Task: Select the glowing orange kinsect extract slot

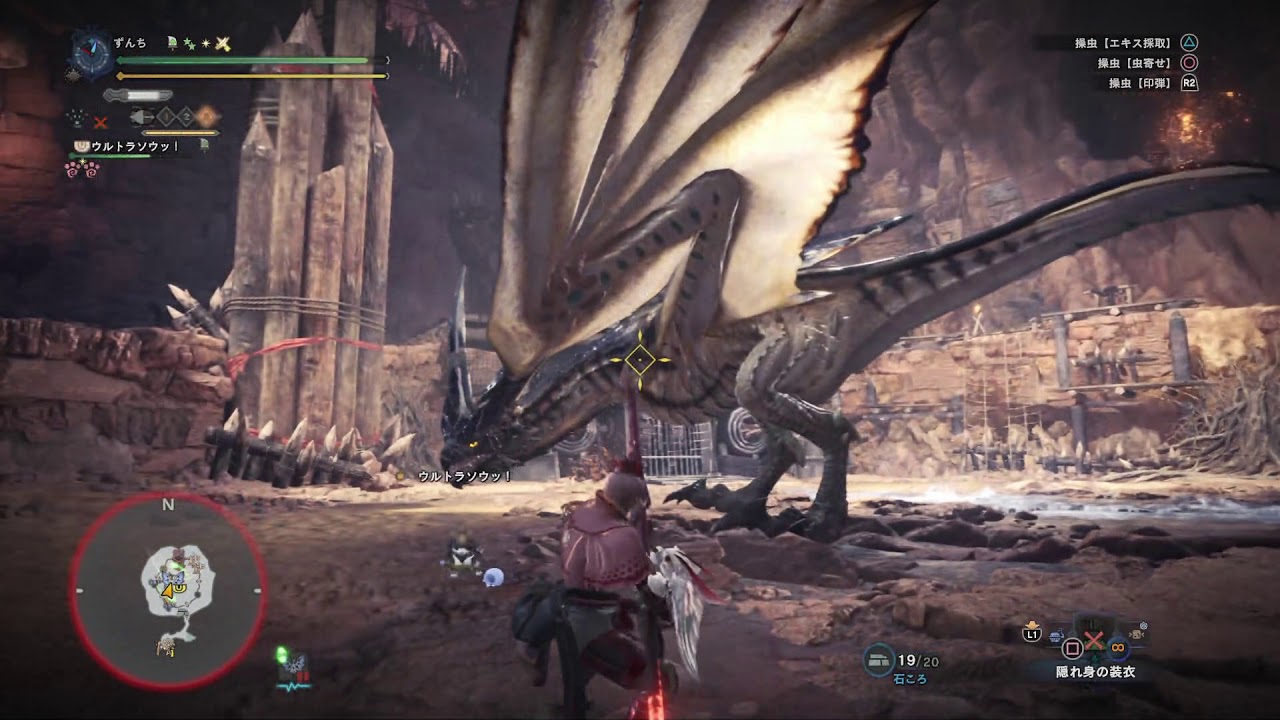Action: point(207,116)
